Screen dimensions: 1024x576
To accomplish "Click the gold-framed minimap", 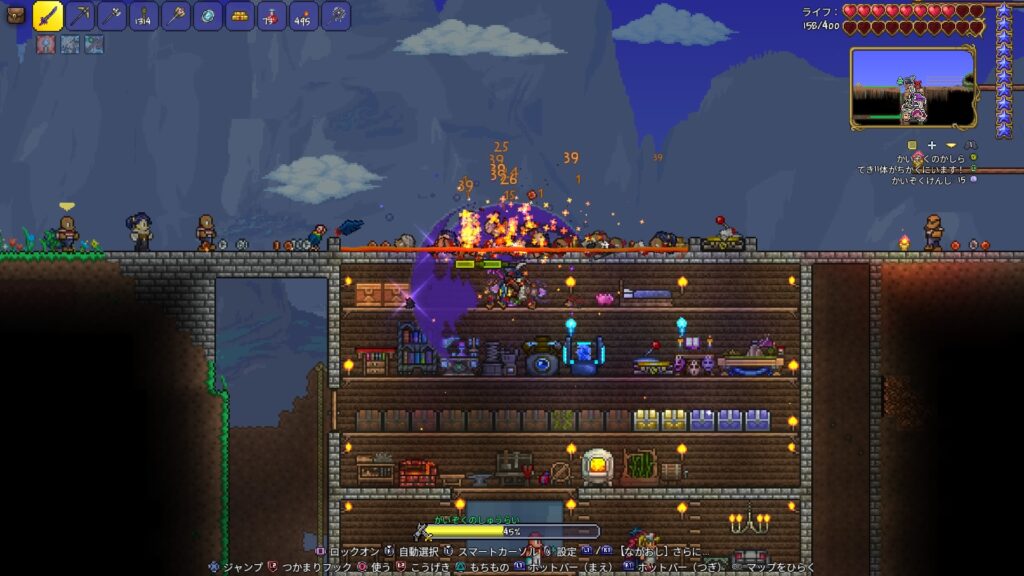I will [x=912, y=88].
